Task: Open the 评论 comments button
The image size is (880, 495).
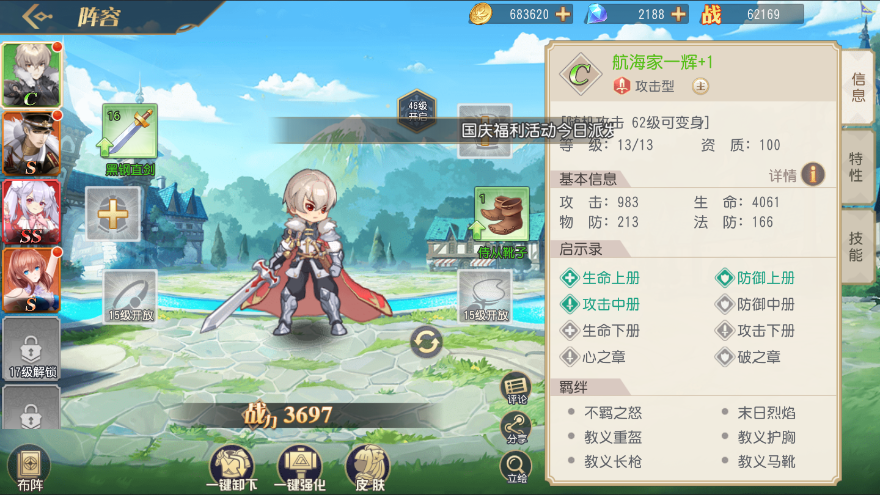Action: click(x=515, y=387)
